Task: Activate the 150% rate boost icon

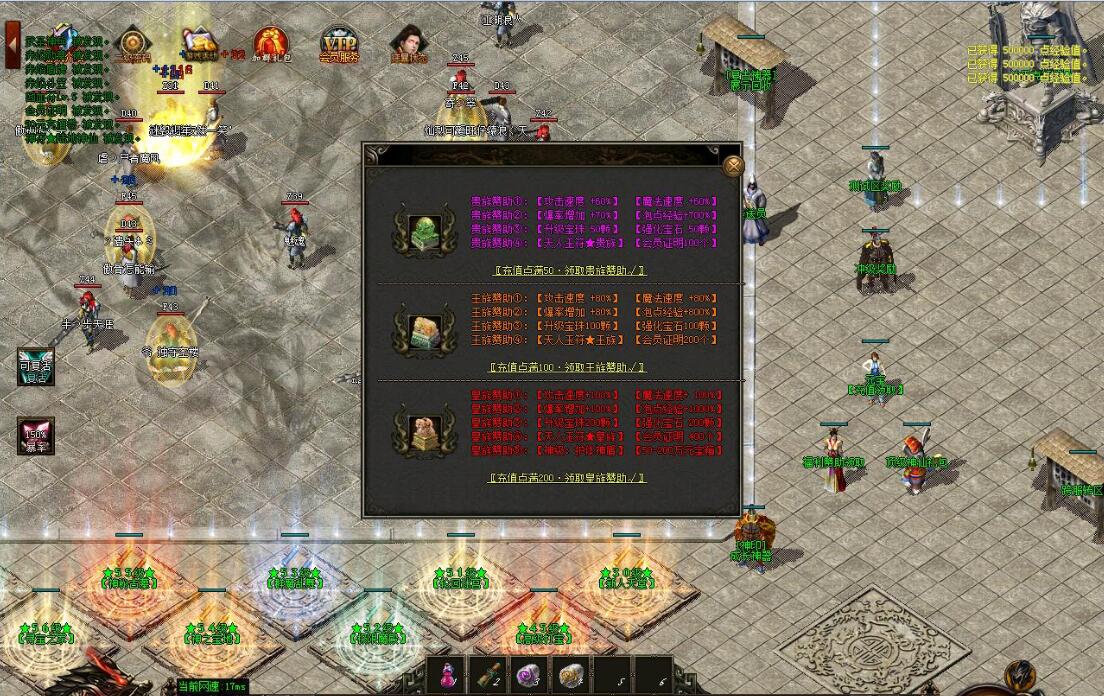Action: [35, 436]
